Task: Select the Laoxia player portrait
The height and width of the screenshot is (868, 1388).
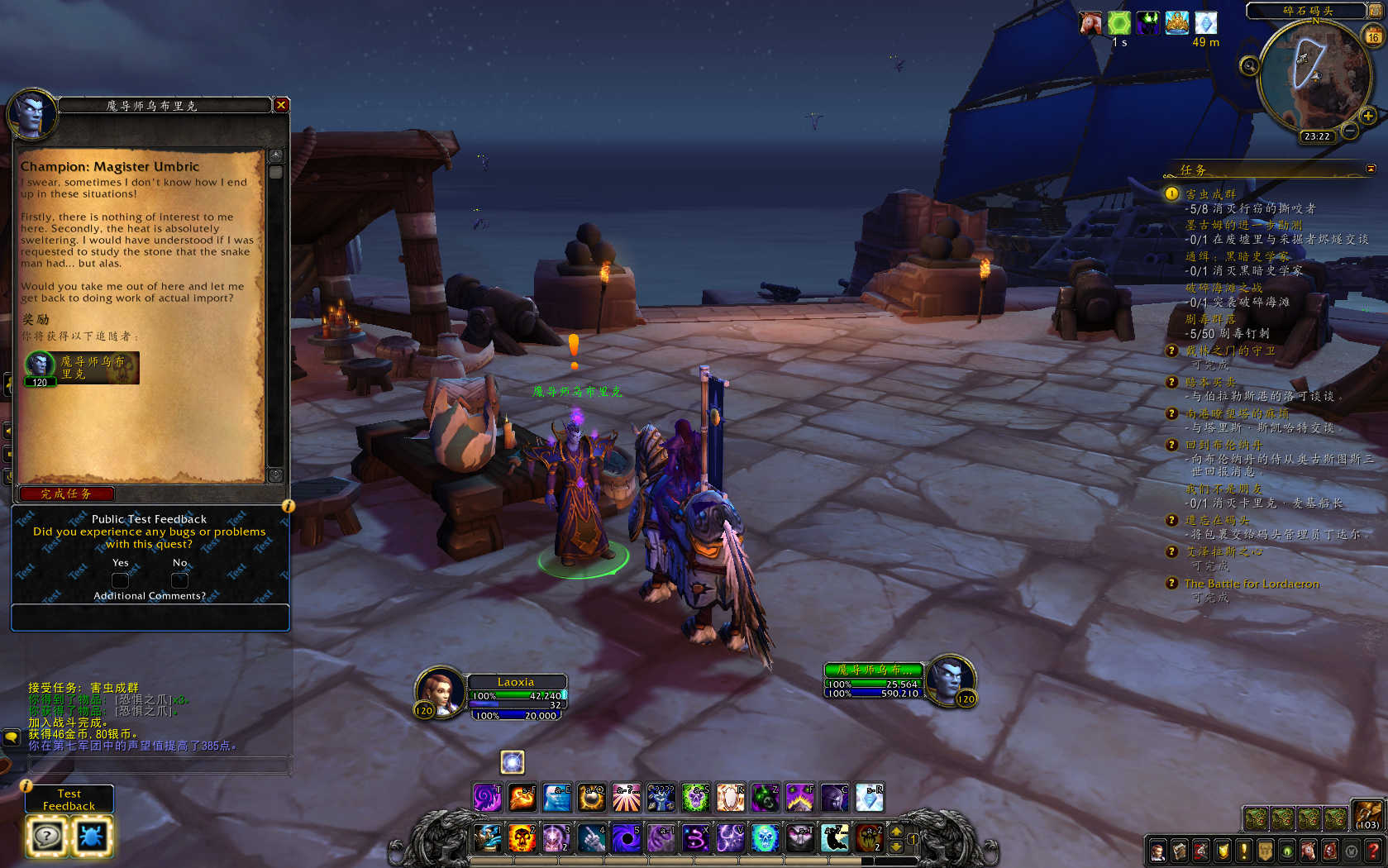Action: coord(439,691)
